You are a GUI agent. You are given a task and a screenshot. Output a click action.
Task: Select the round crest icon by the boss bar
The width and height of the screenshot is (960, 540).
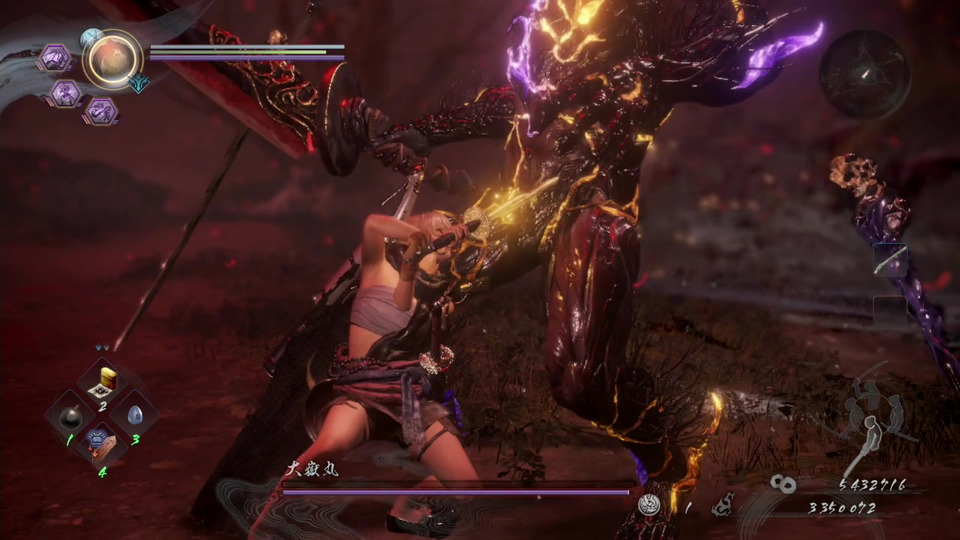point(651,505)
